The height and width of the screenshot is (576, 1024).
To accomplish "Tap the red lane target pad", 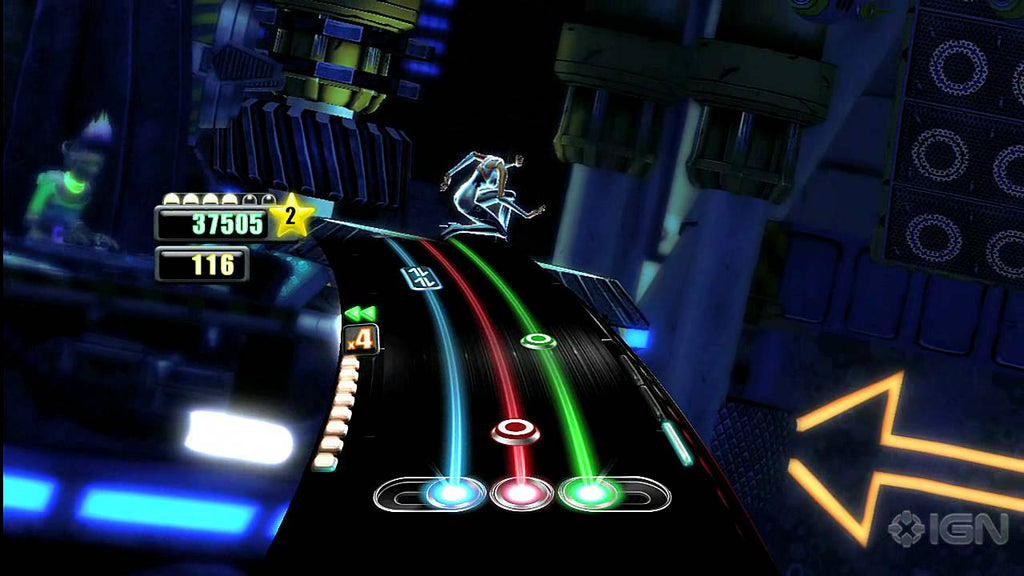I will (521, 492).
